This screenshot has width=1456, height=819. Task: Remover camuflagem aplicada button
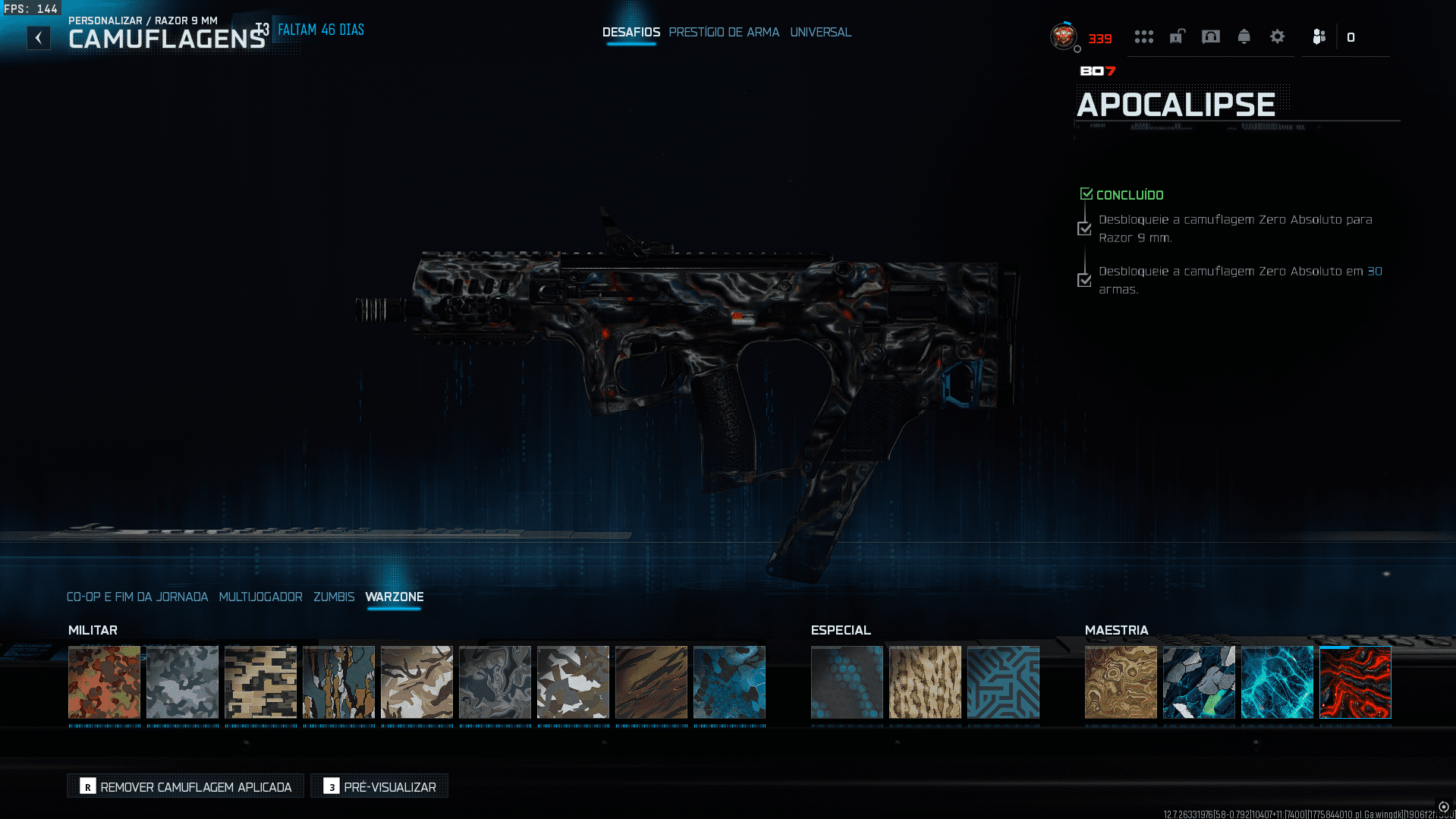185,786
